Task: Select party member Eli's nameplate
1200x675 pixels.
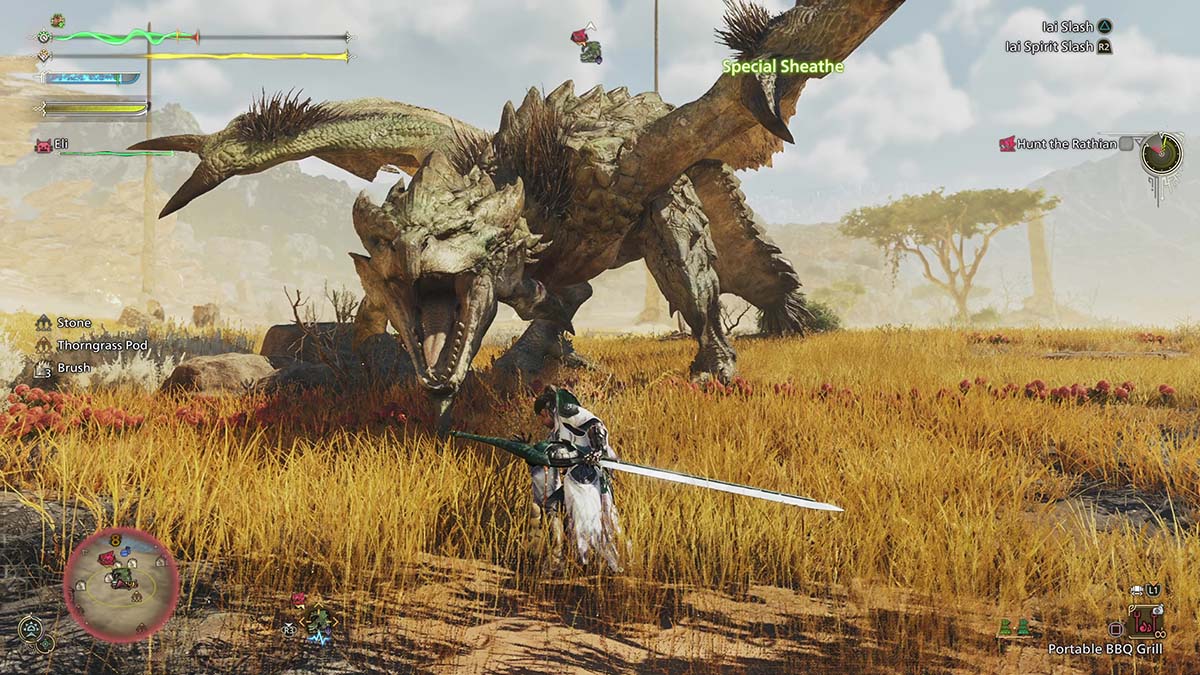Action: (61, 145)
